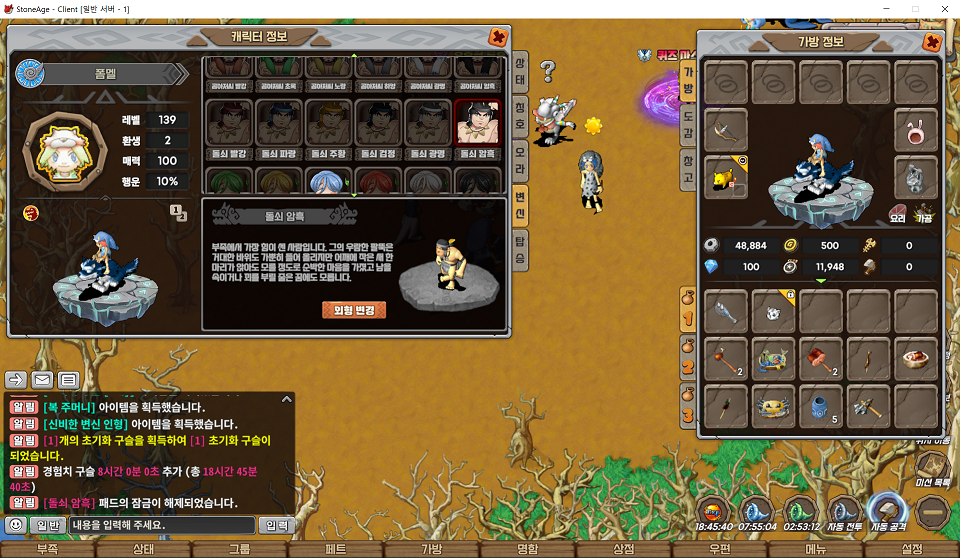The height and width of the screenshot is (558, 960).
Task: Send chat with the 입력 button
Action: coord(275,524)
